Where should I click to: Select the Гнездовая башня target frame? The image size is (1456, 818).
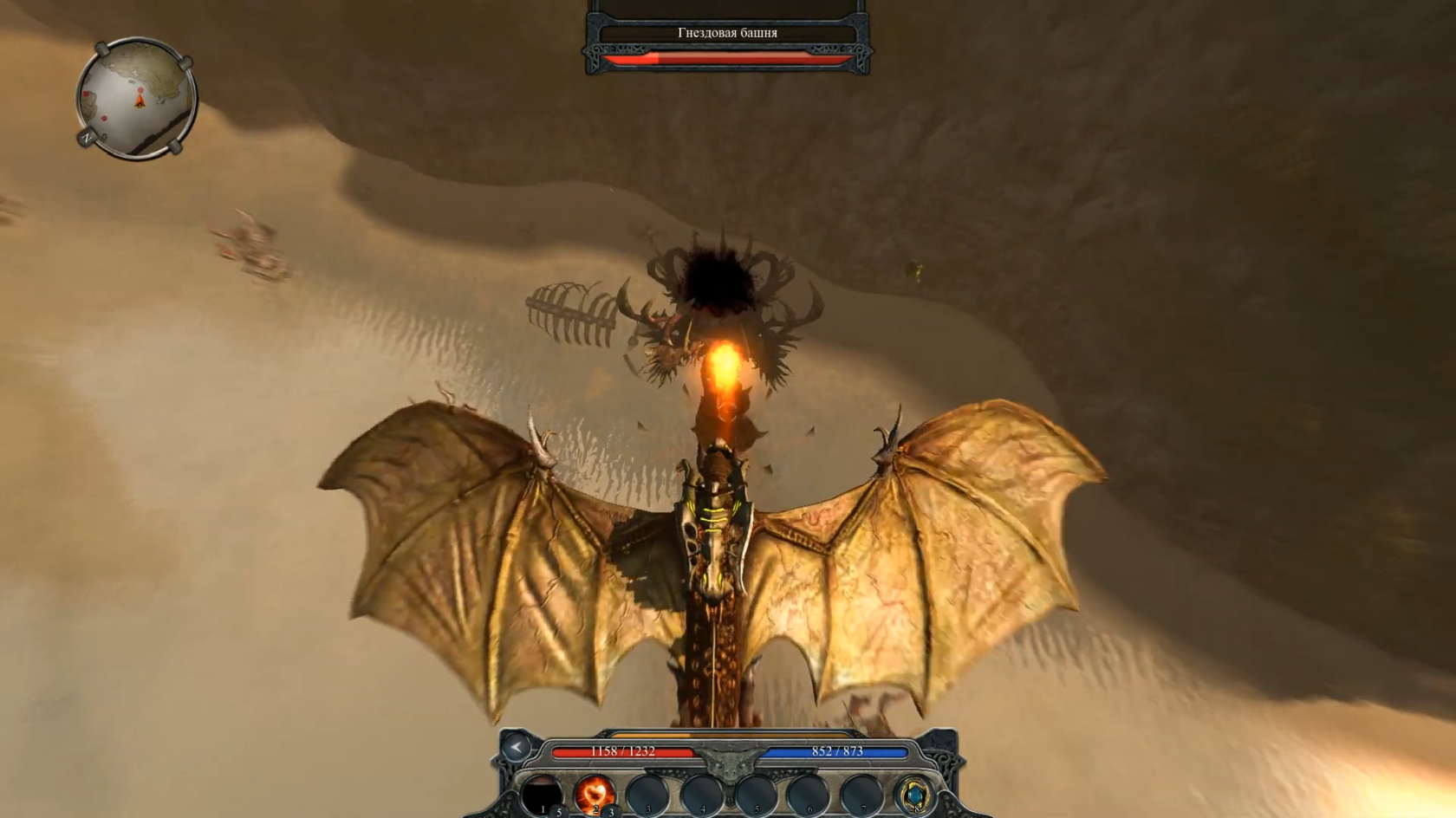click(727, 34)
